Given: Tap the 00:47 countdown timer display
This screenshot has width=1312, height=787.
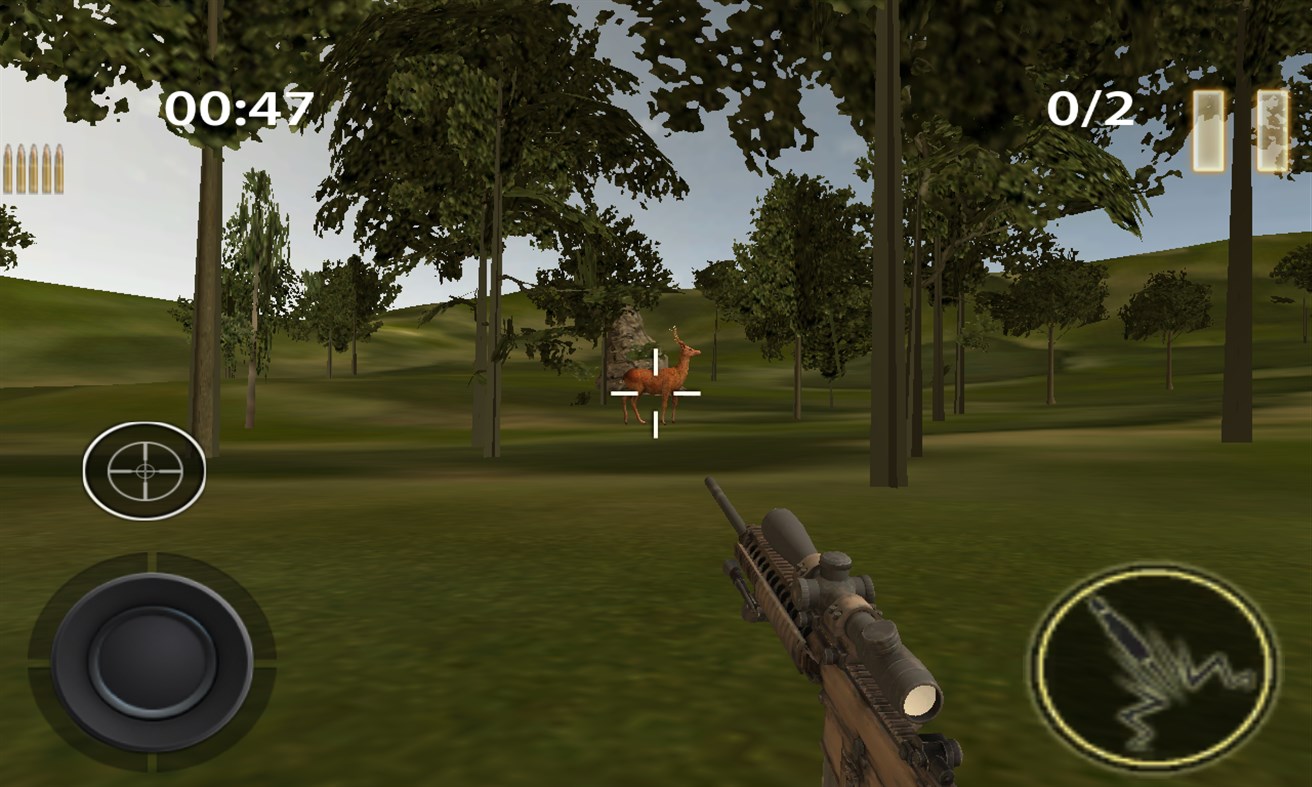Looking at the screenshot, I should point(240,106).
